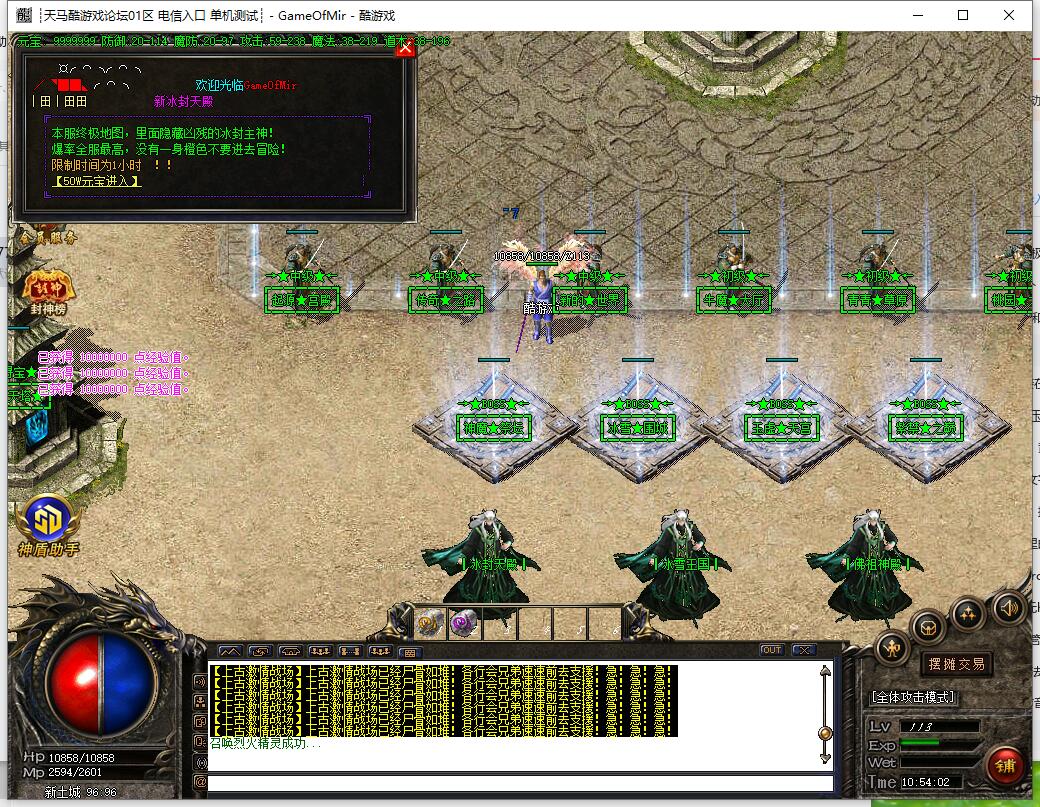Click the X button beside OUT
This screenshot has height=807, width=1040.
pos(802,650)
